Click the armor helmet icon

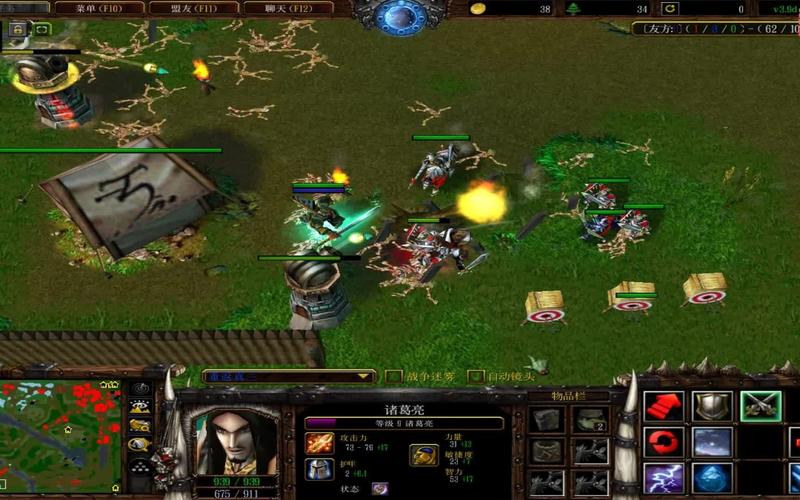(x=319, y=468)
